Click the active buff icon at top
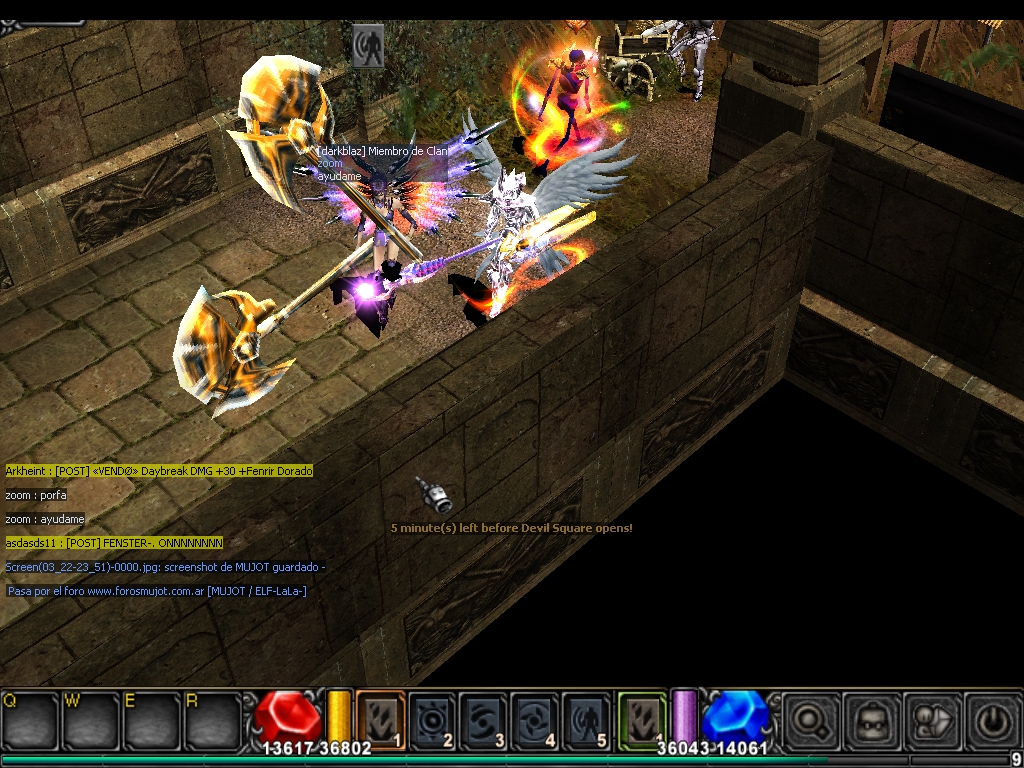 [368, 46]
